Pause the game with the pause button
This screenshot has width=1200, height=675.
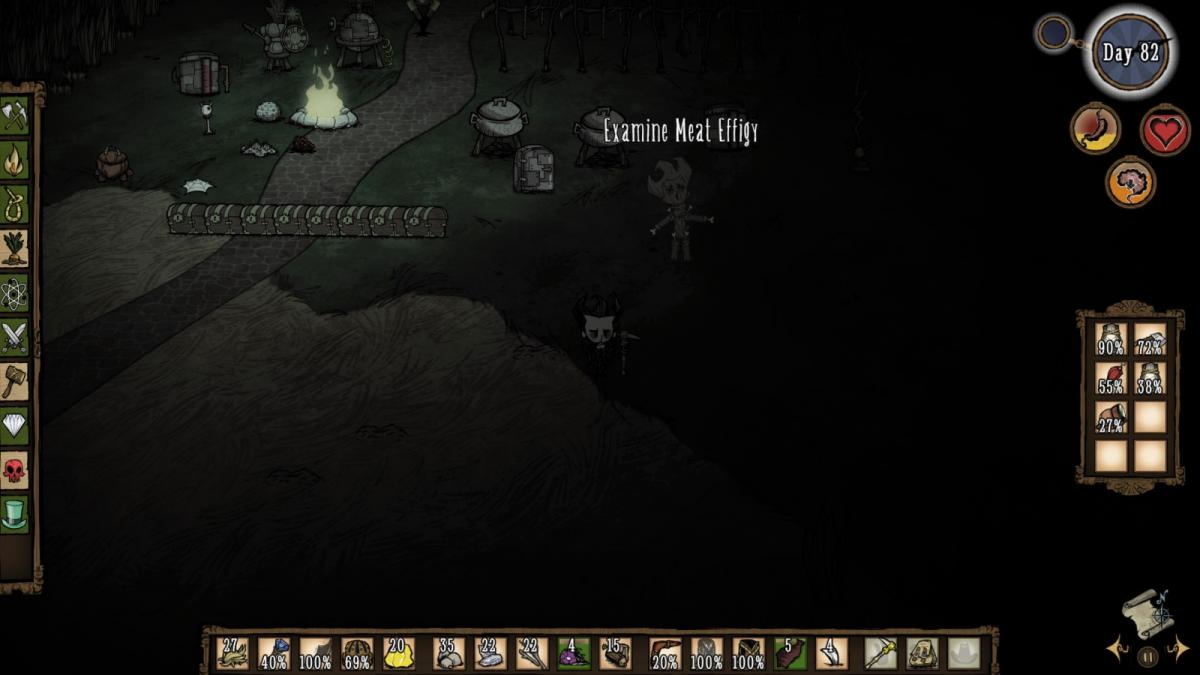point(1147,657)
